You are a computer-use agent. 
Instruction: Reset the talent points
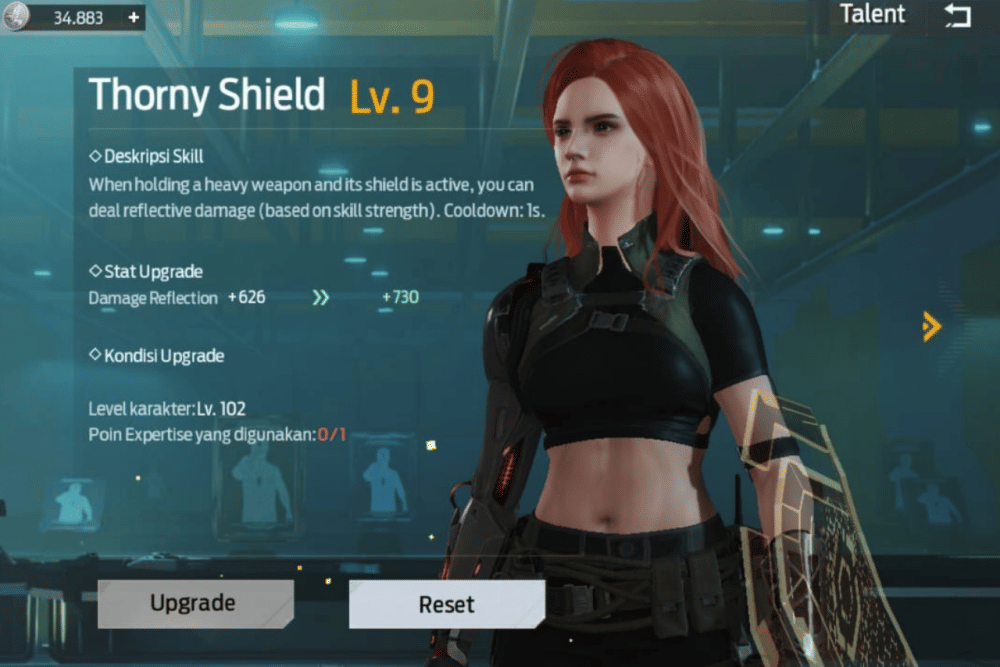click(x=446, y=604)
